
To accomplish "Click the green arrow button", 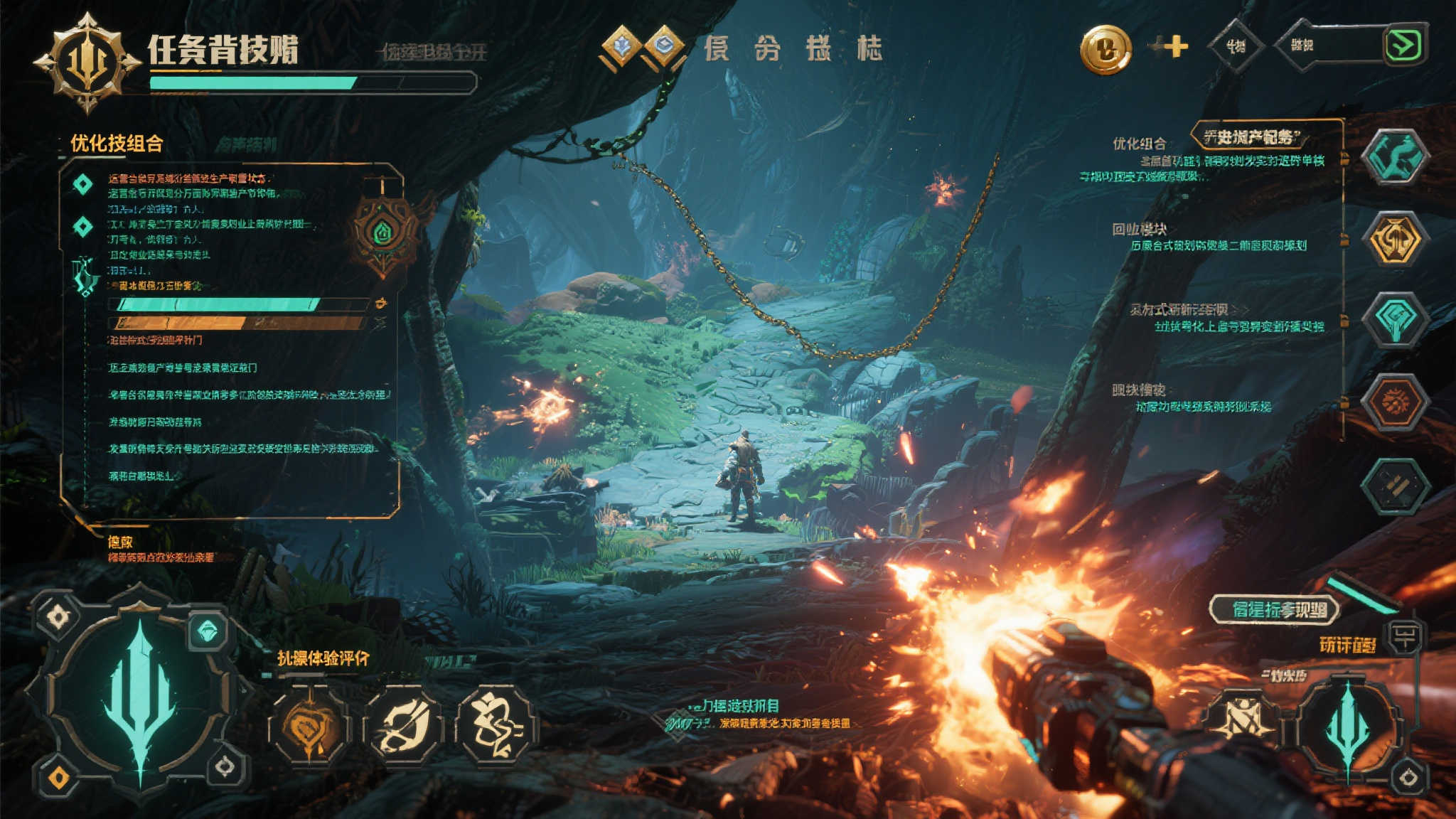I will coord(1406,45).
